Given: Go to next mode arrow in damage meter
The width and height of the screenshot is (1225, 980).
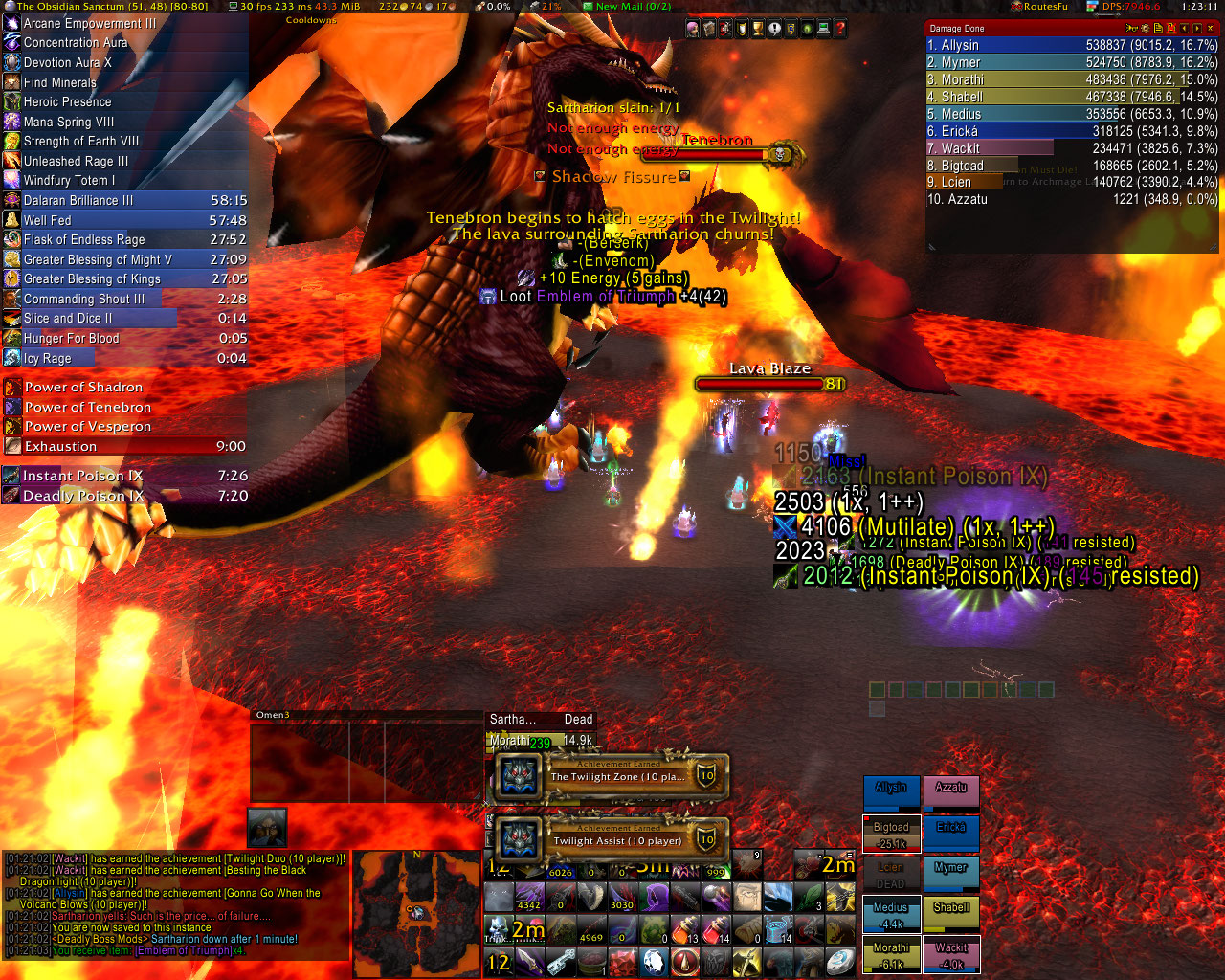Looking at the screenshot, I should (x=1197, y=29).
